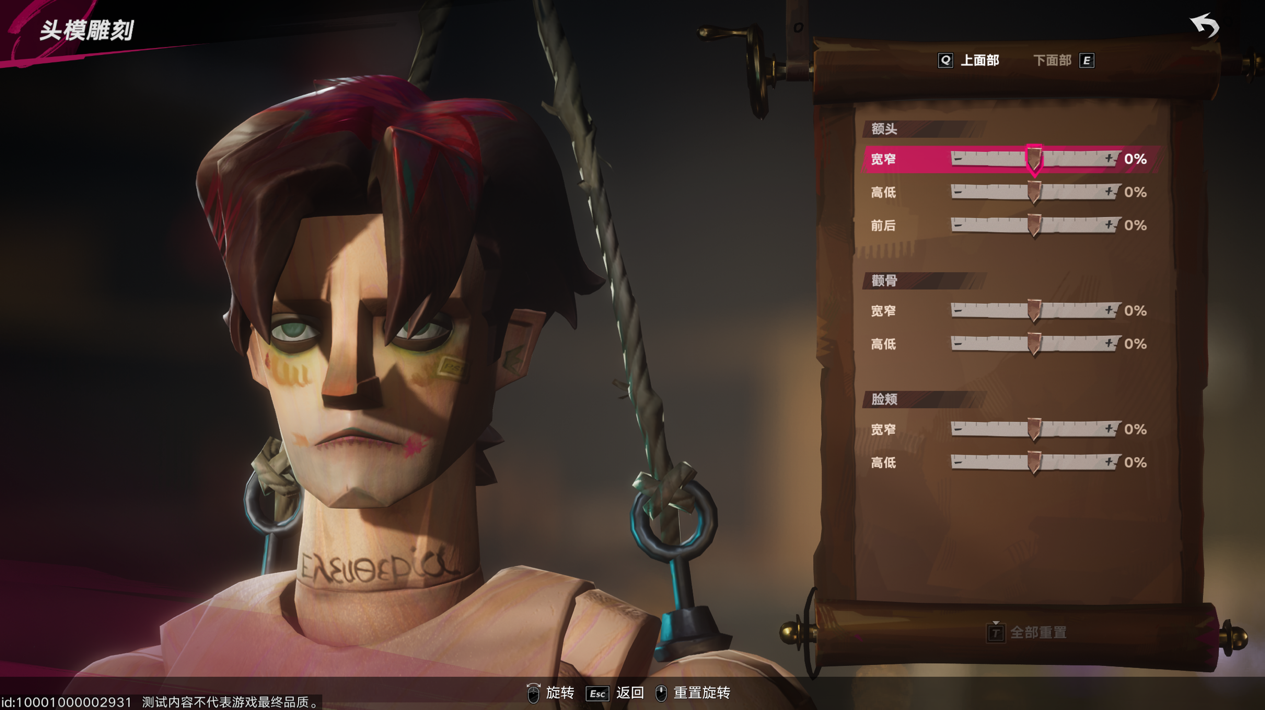The width and height of the screenshot is (1265, 710).
Task: Click the 额头 宽窄 slider handle
Action: [x=1034, y=160]
